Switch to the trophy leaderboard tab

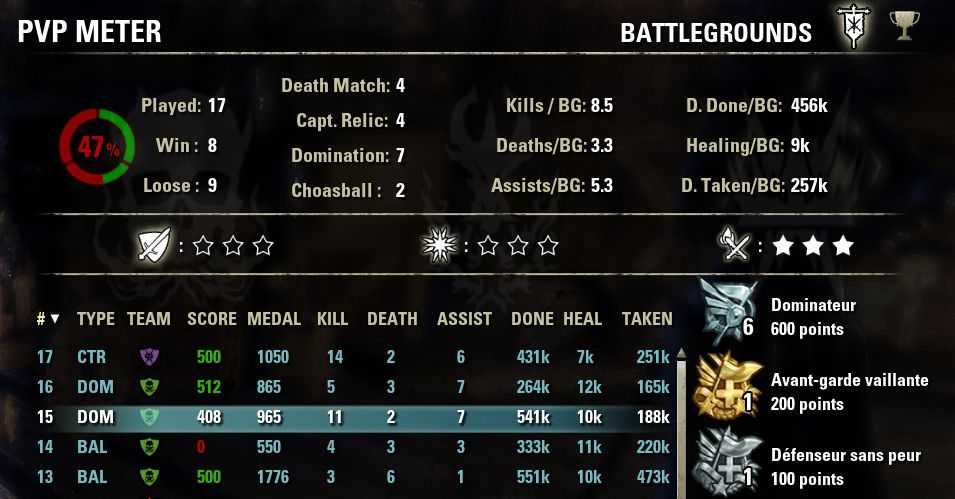905,26
